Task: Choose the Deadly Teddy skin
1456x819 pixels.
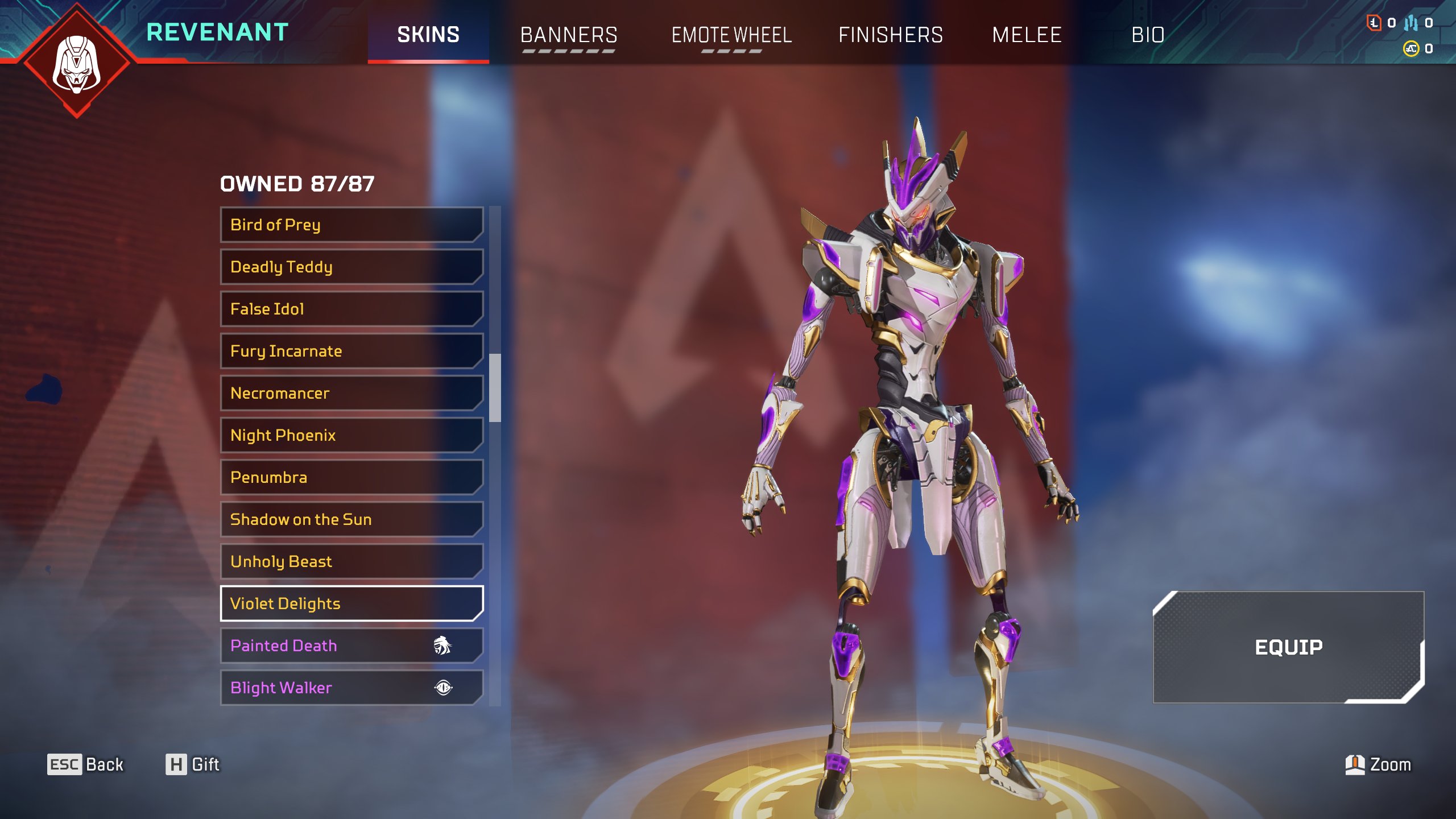Action: 351,267
